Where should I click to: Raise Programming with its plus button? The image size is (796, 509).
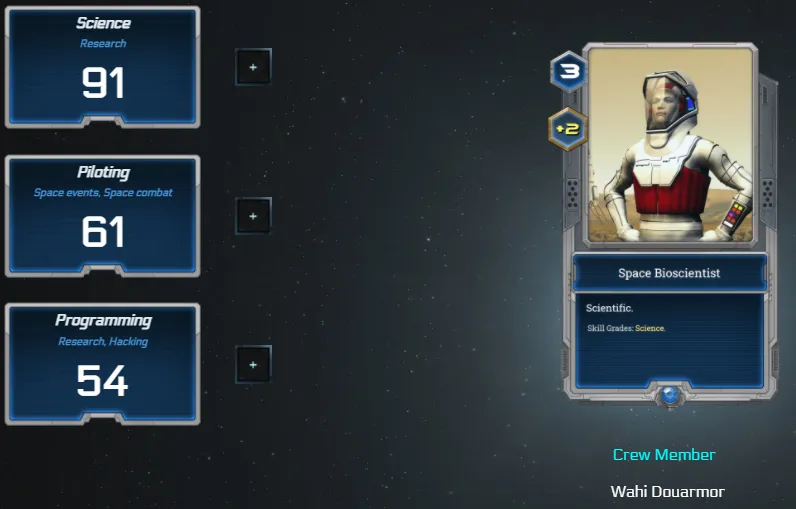point(253,364)
